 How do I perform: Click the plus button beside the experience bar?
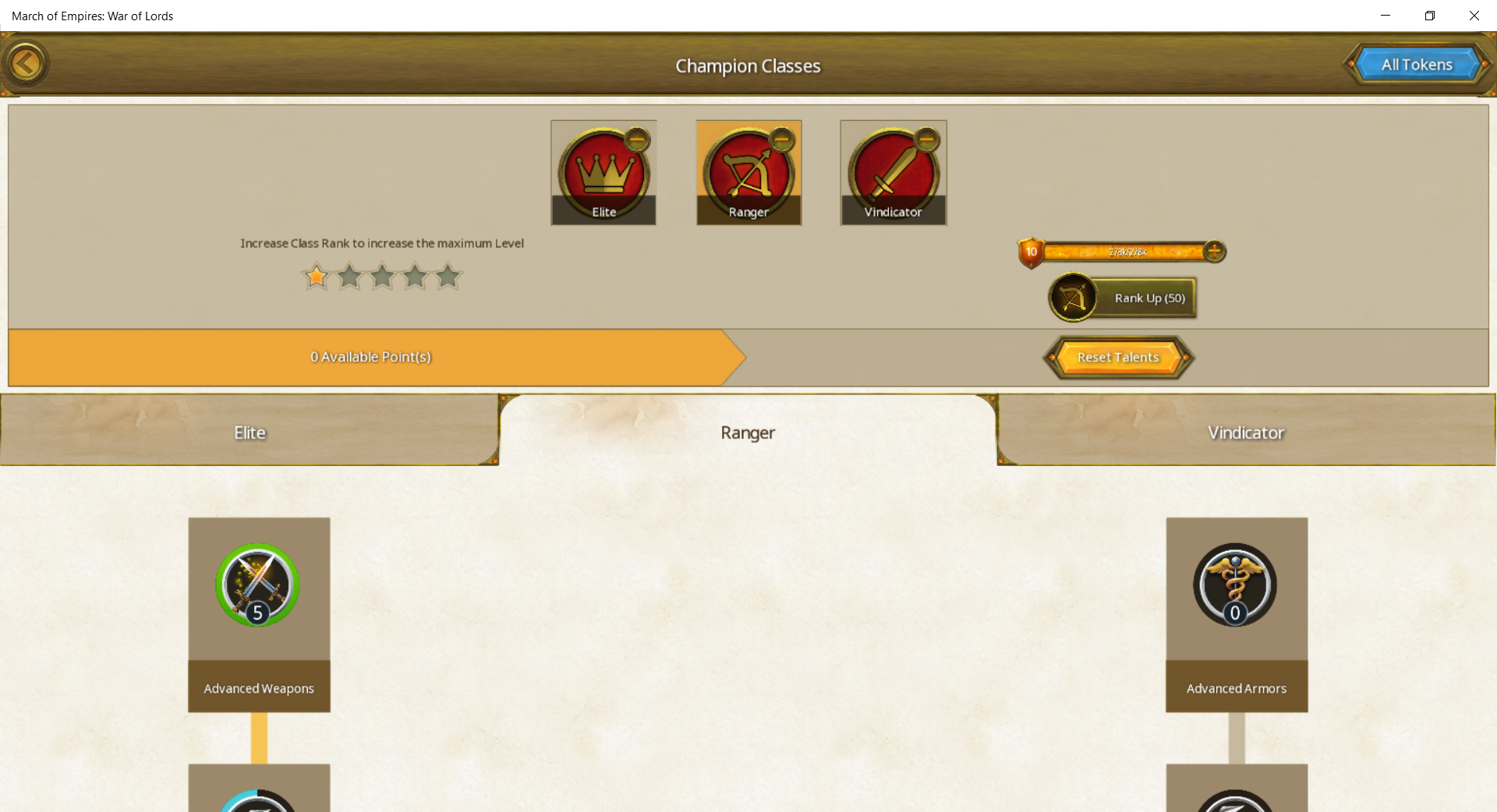coord(1213,252)
